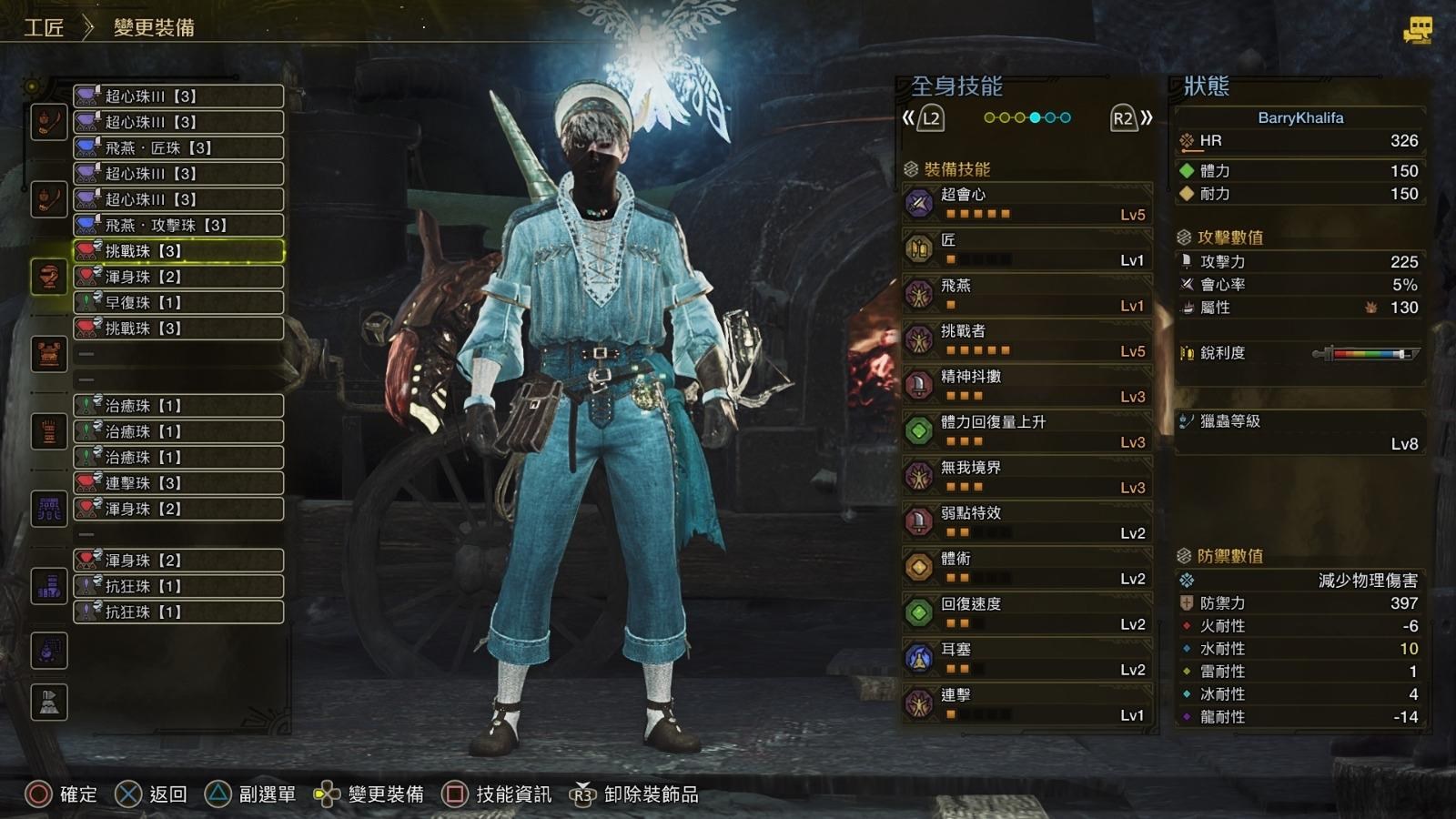Click the chat notification icon top right

(x=1416, y=27)
